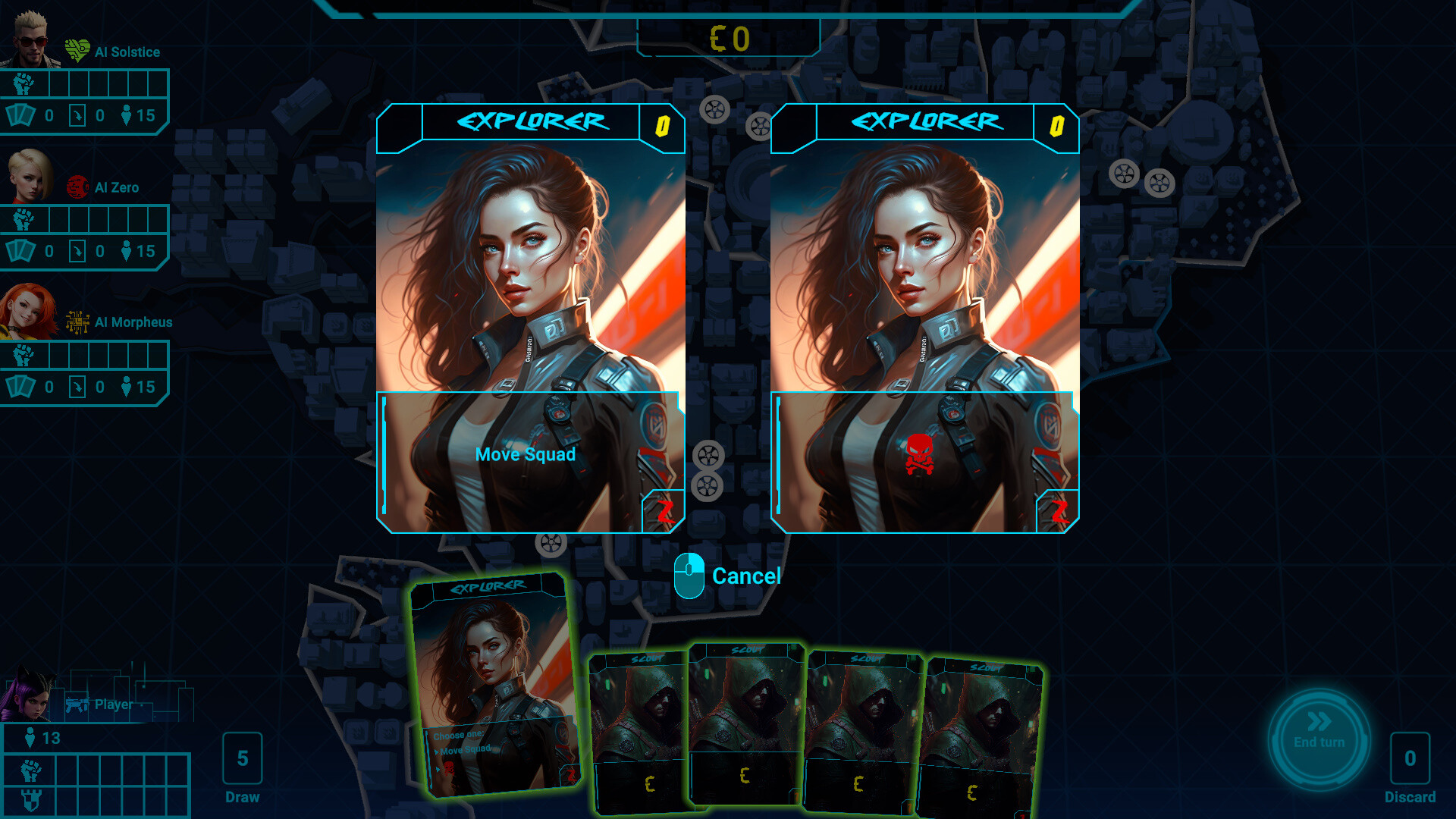Open the card draw counter arrow beside AI Solstice
This screenshot has height=819, width=1456.
(x=76, y=115)
